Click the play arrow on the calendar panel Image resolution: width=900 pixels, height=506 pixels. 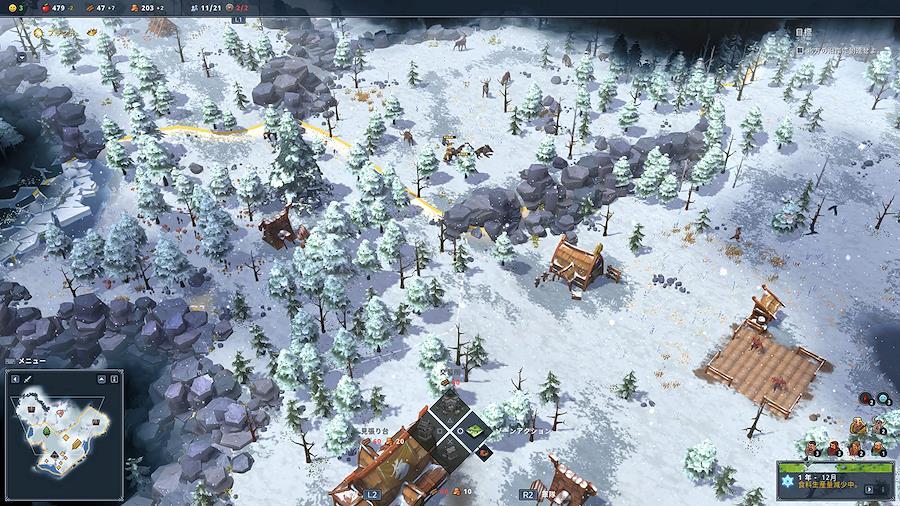pyautogui.click(x=870, y=489)
